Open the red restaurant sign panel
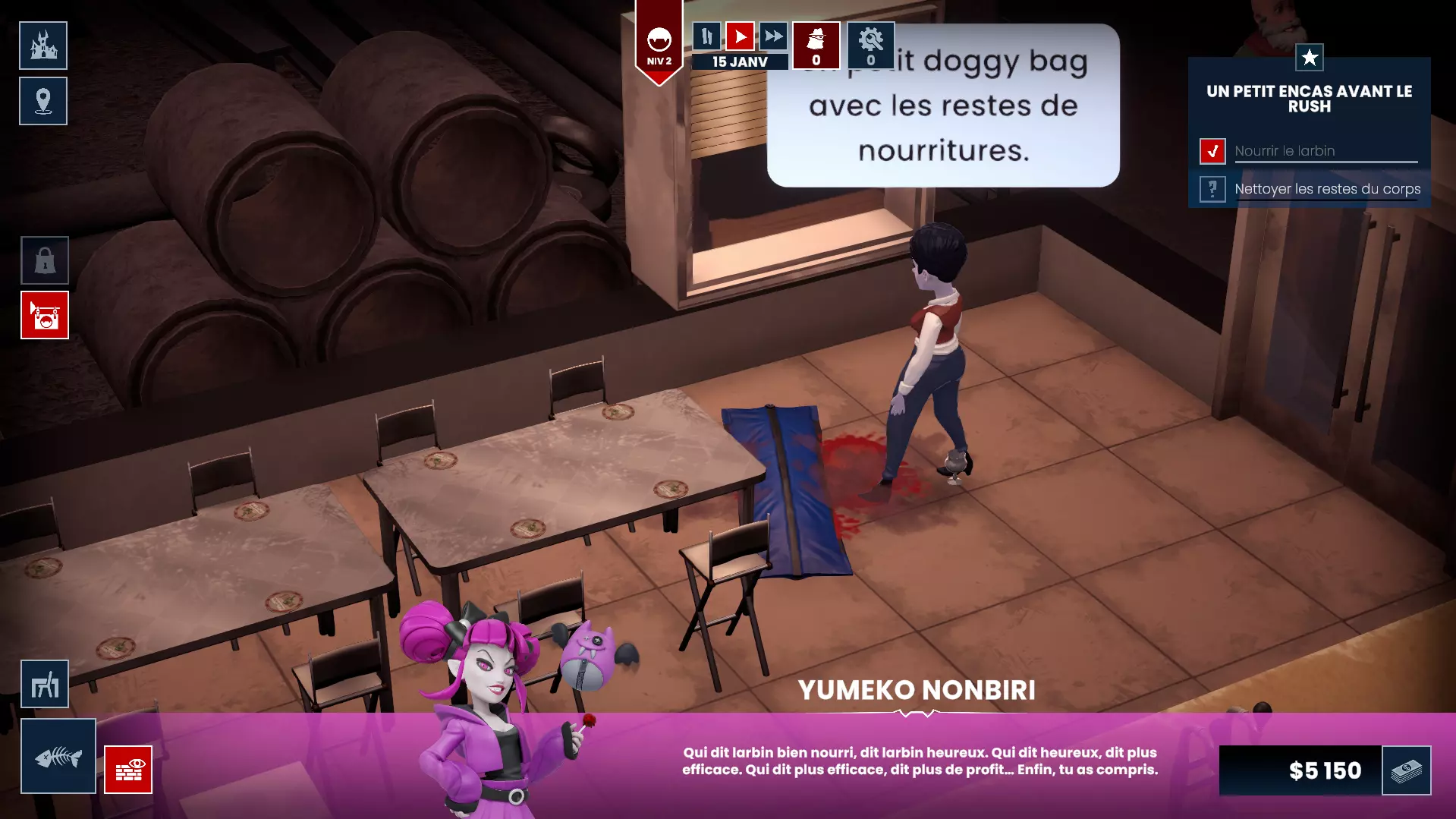1456x819 pixels. [x=44, y=316]
